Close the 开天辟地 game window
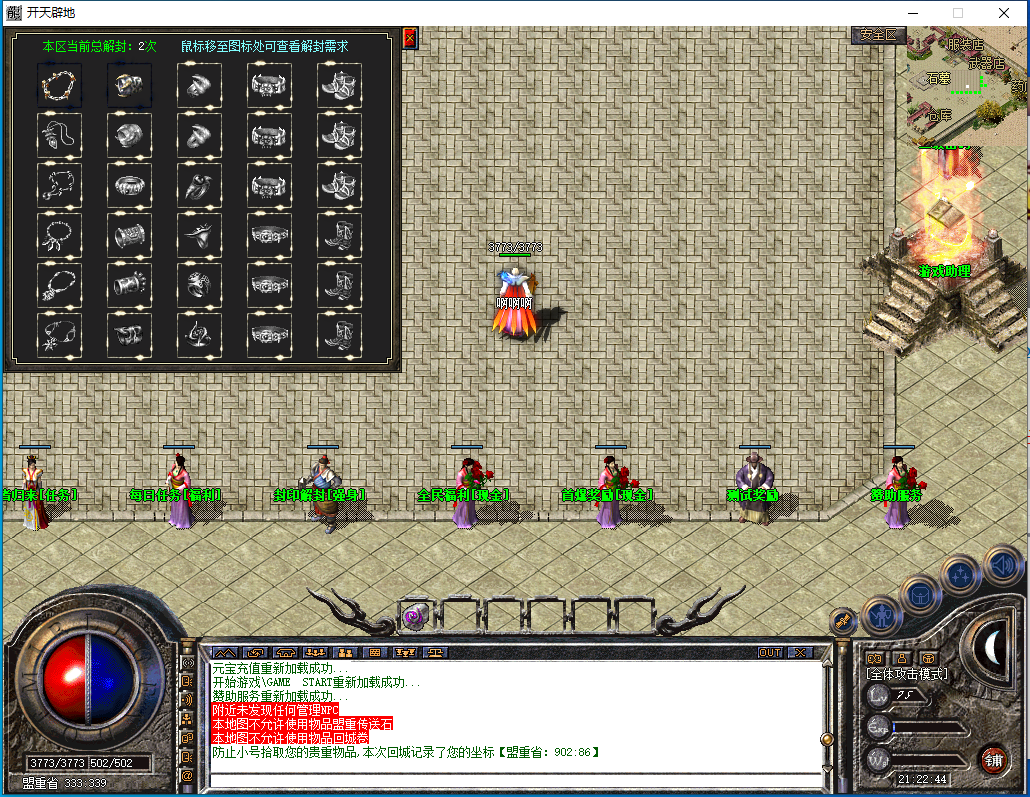Screen dimensions: 1030x797 pos(1003,13)
